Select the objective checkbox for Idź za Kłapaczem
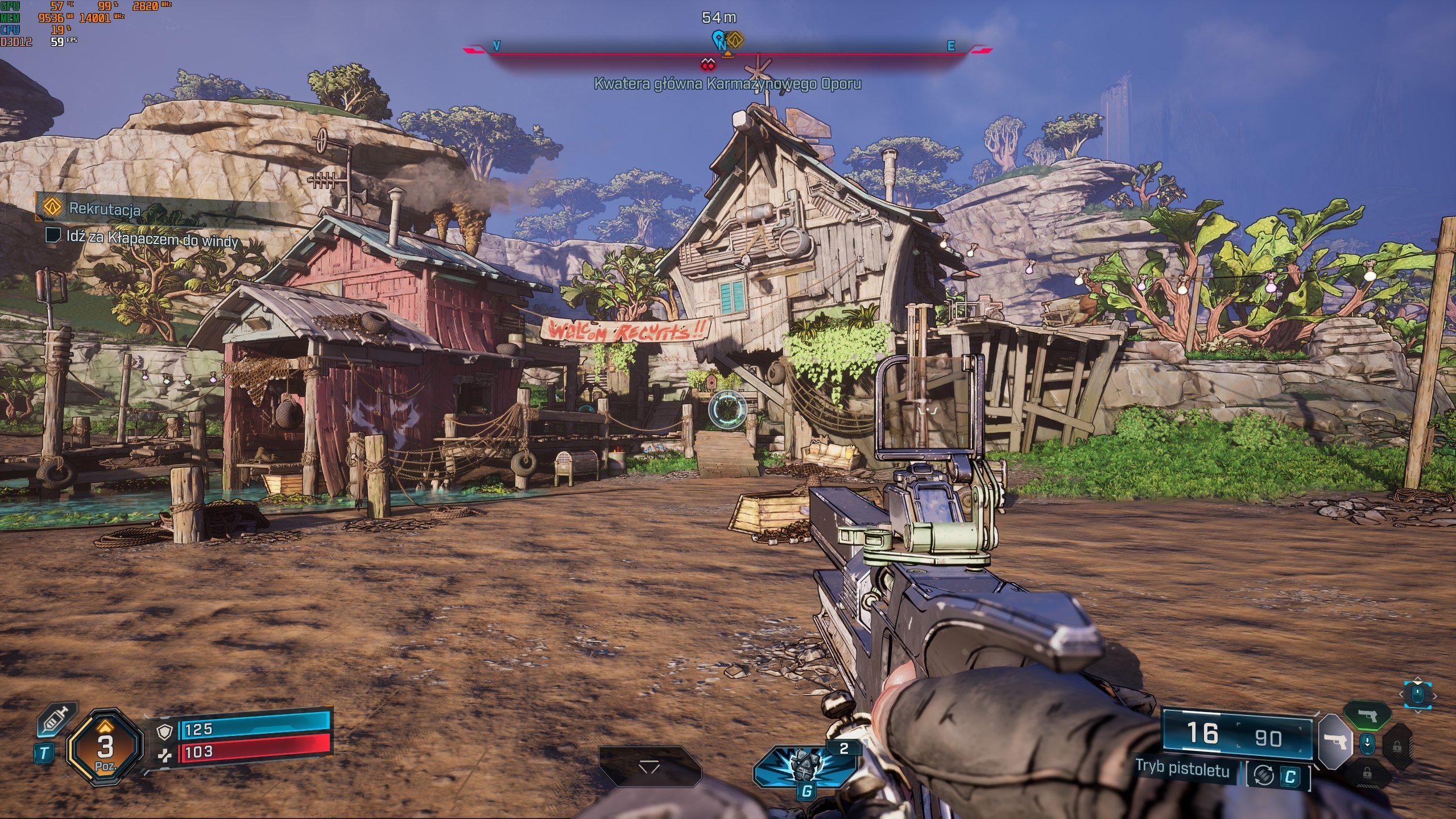The height and width of the screenshot is (819, 1456). tap(53, 235)
